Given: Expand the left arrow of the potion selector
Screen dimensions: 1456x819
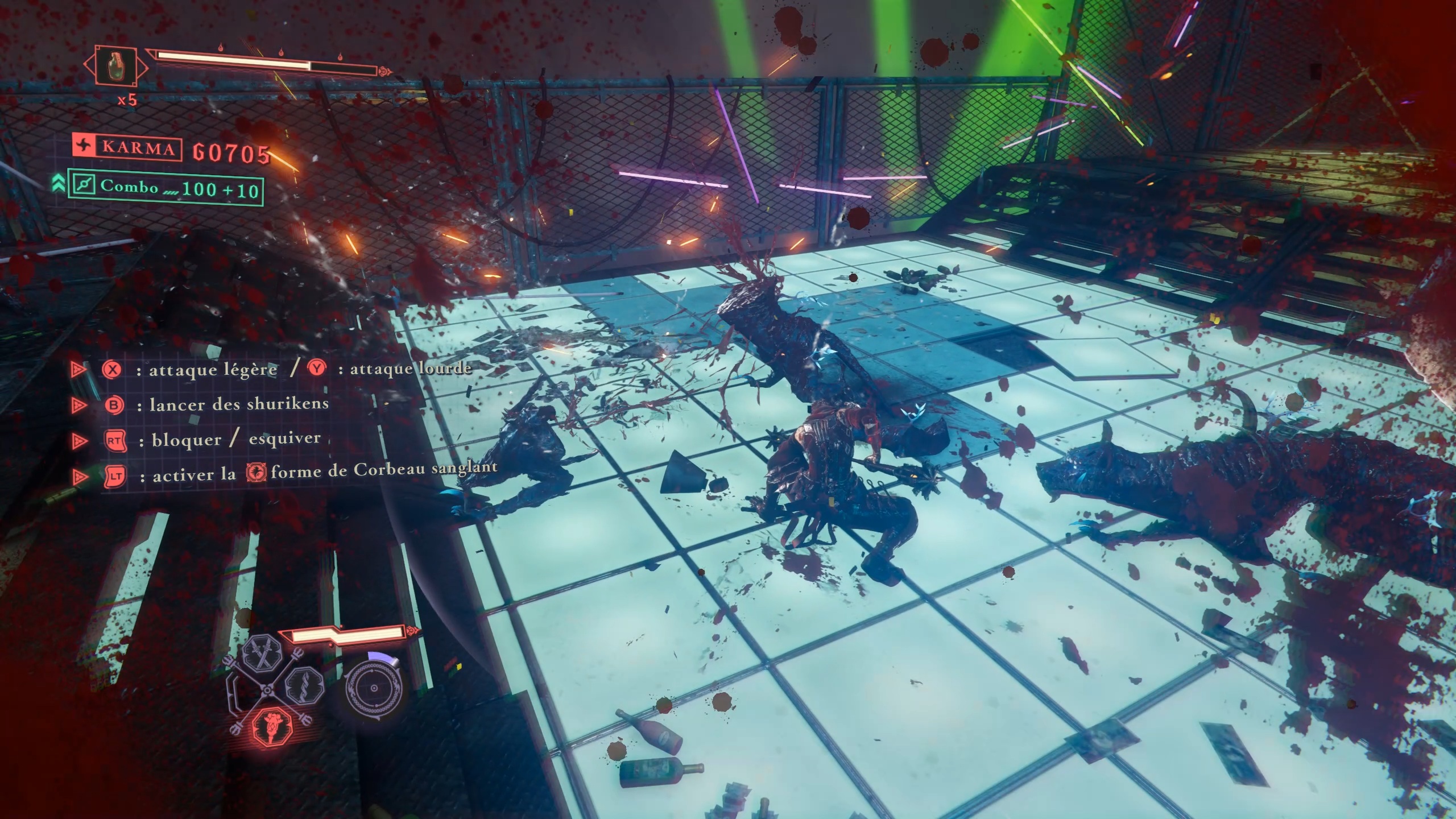Looking at the screenshot, I should pyautogui.click(x=87, y=65).
